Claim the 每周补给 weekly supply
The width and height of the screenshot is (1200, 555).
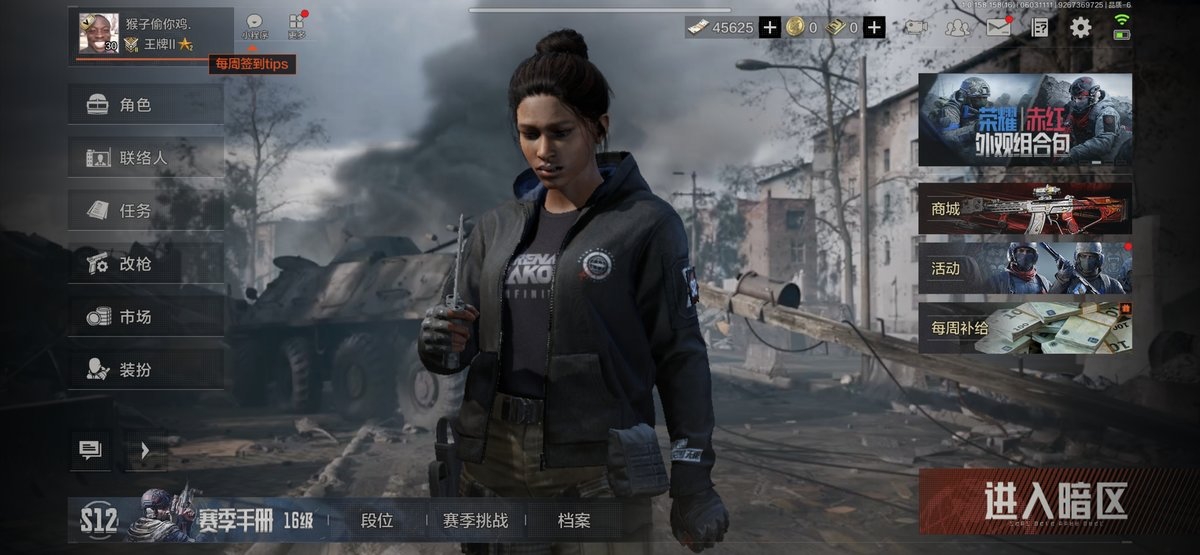point(1025,328)
